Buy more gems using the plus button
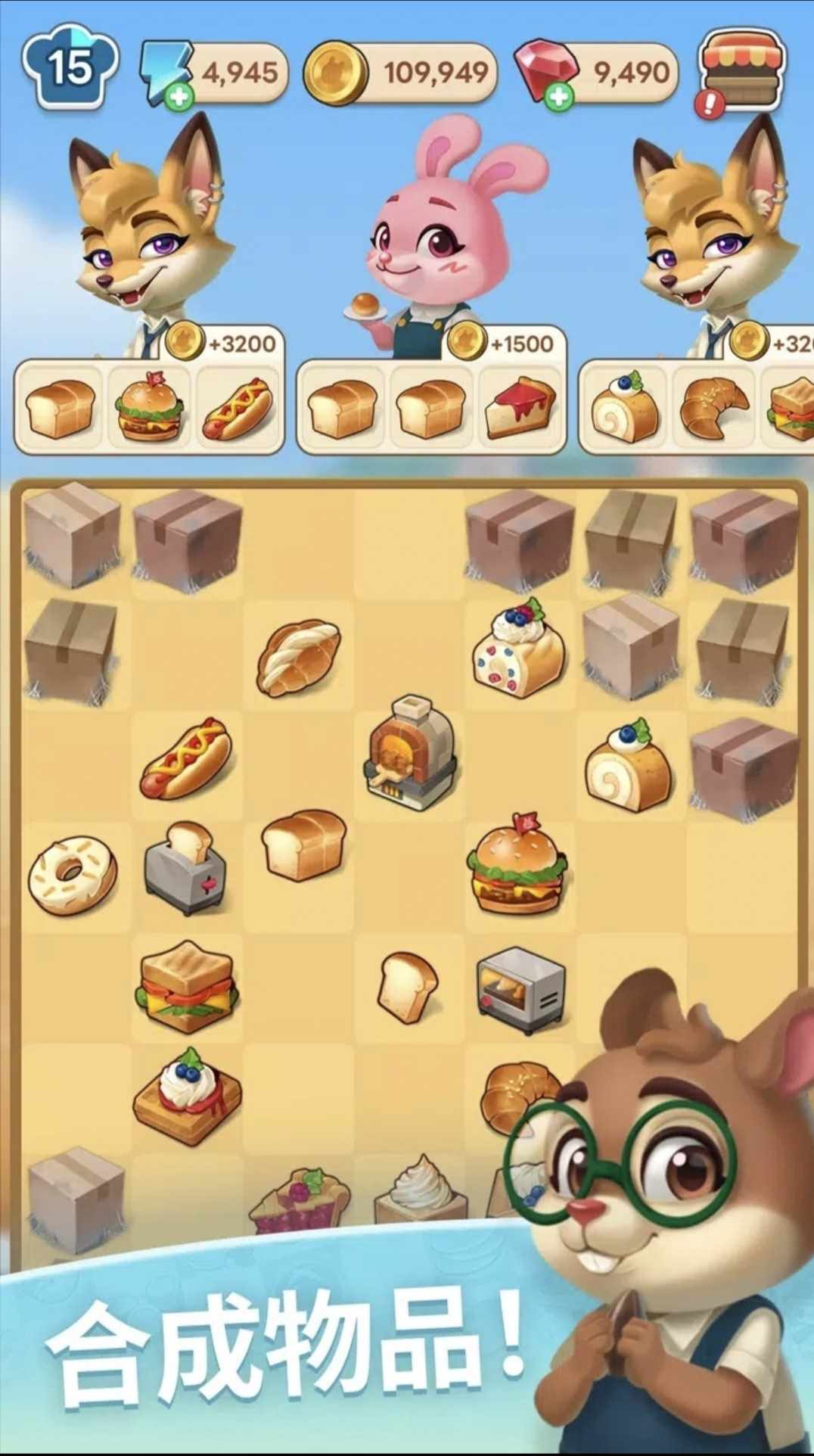This screenshot has height=1456, width=814. [559, 97]
